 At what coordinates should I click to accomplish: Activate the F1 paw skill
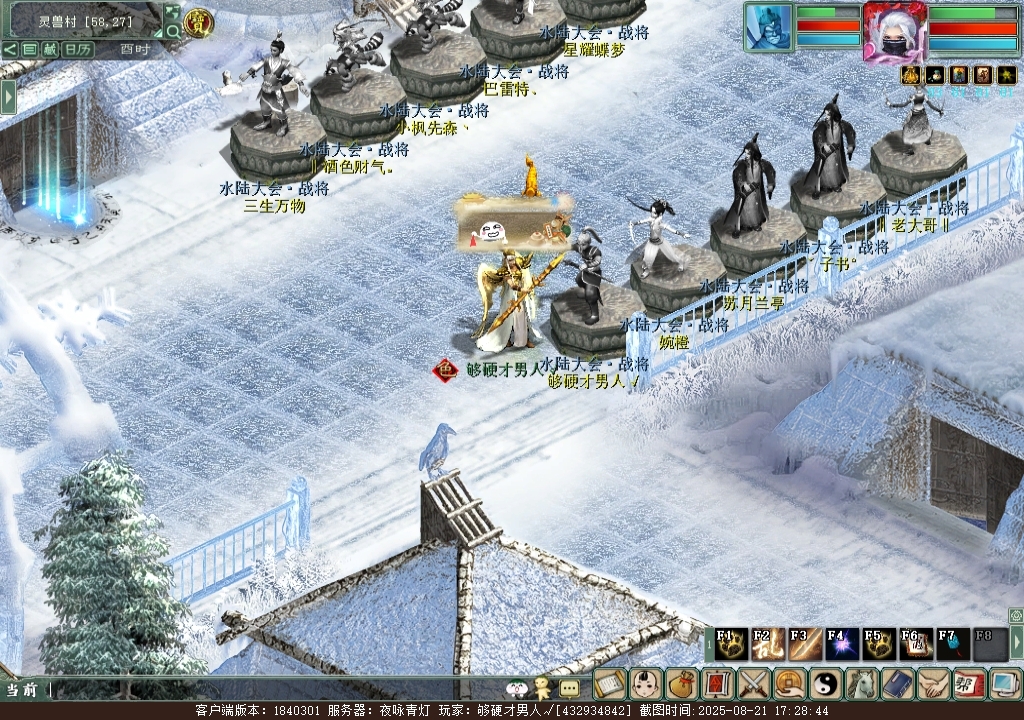(x=732, y=645)
